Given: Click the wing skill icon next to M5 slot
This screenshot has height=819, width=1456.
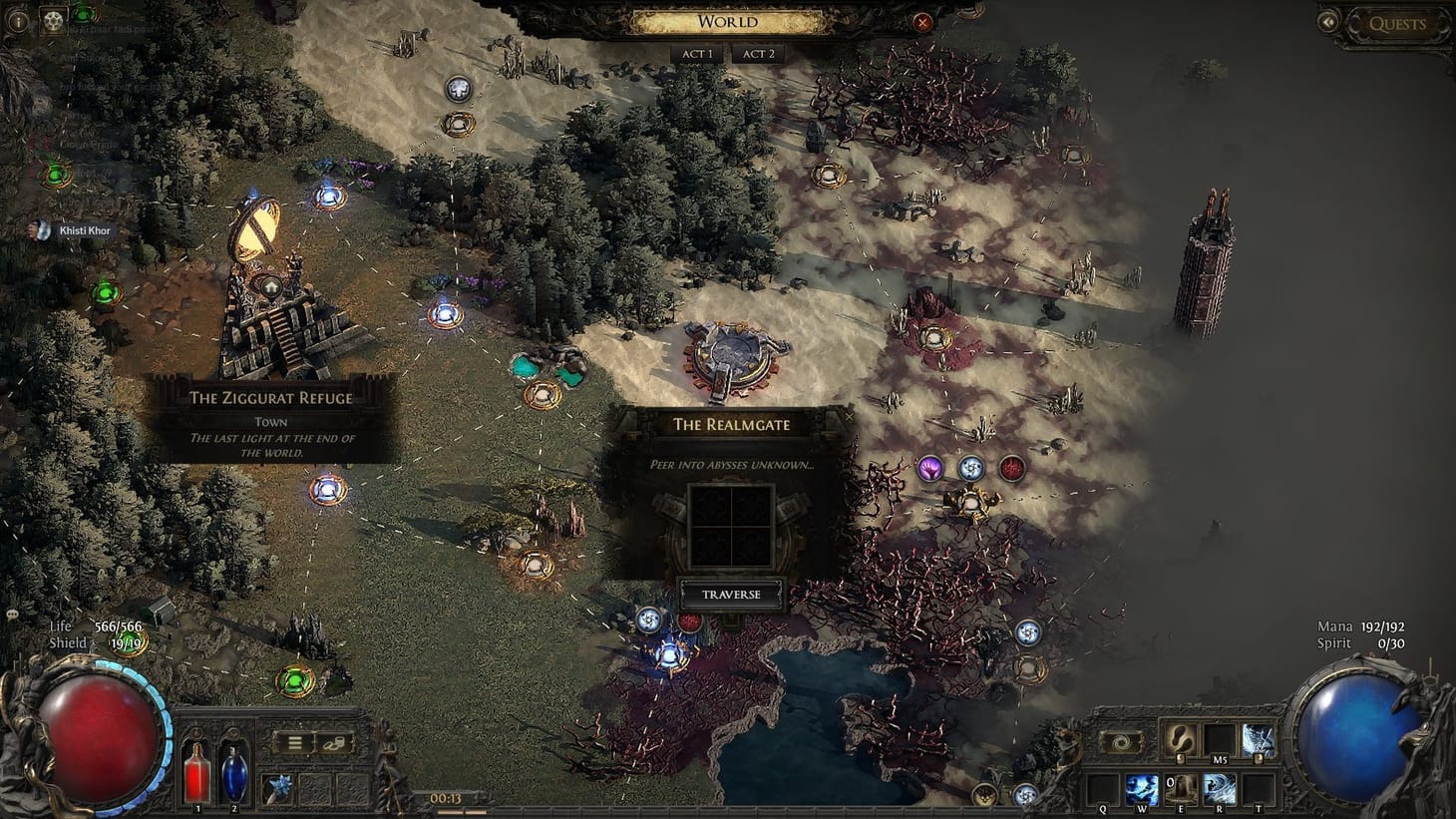Looking at the screenshot, I should coord(1258,741).
